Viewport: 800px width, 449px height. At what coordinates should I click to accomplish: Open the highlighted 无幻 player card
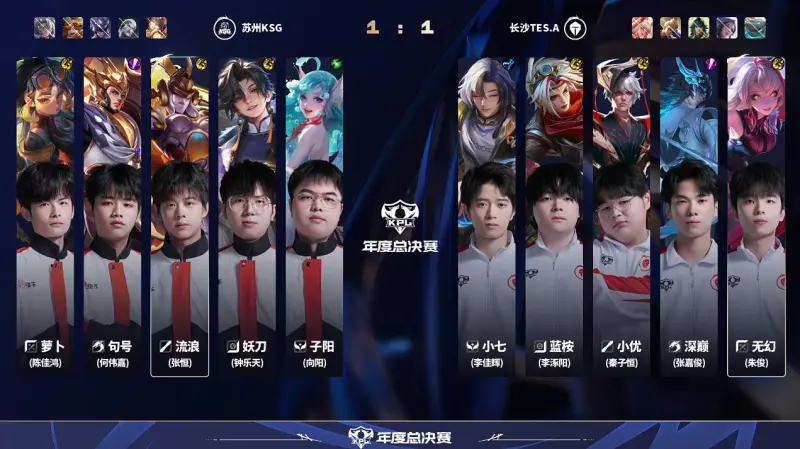tap(756, 216)
